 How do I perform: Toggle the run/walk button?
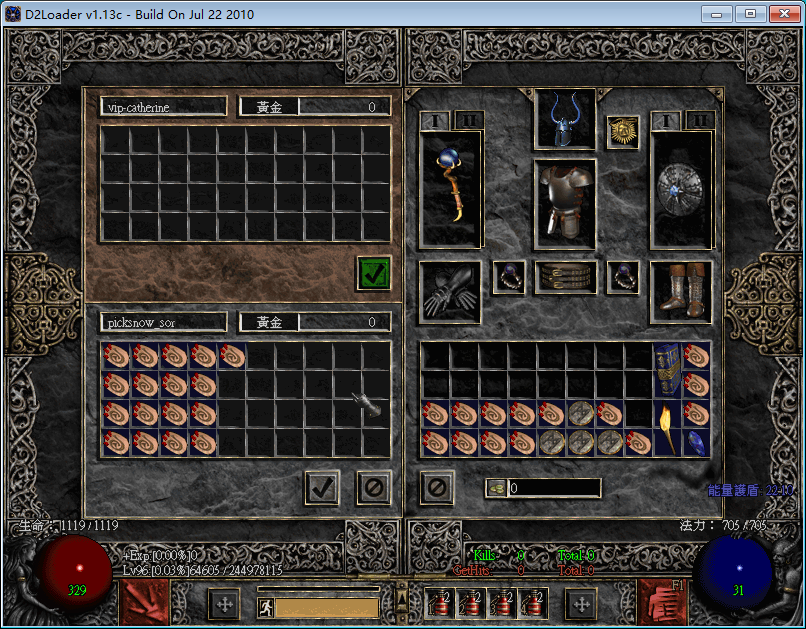[266, 607]
